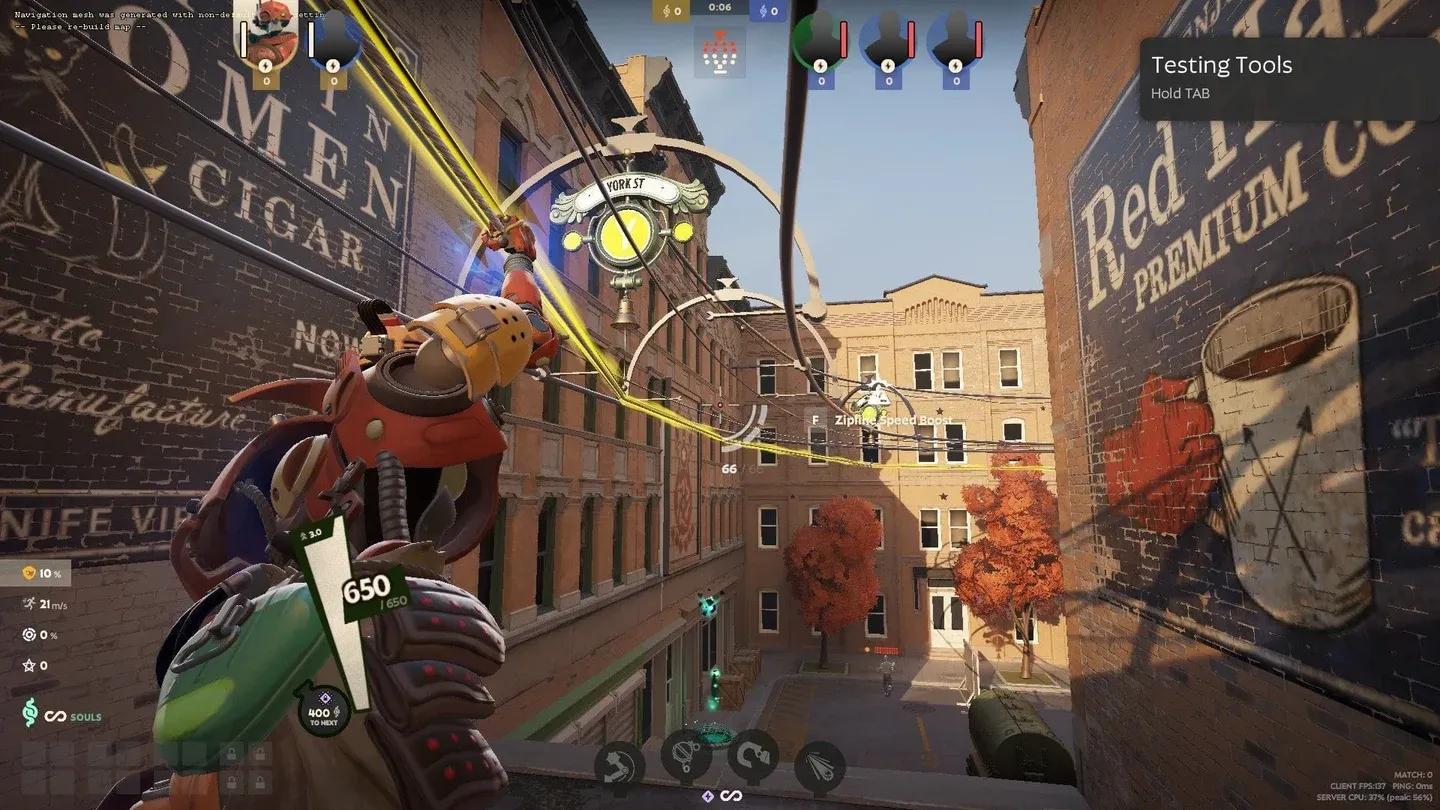1440x810 pixels.
Task: Activate the round bomb ability icon
Action: (686, 758)
